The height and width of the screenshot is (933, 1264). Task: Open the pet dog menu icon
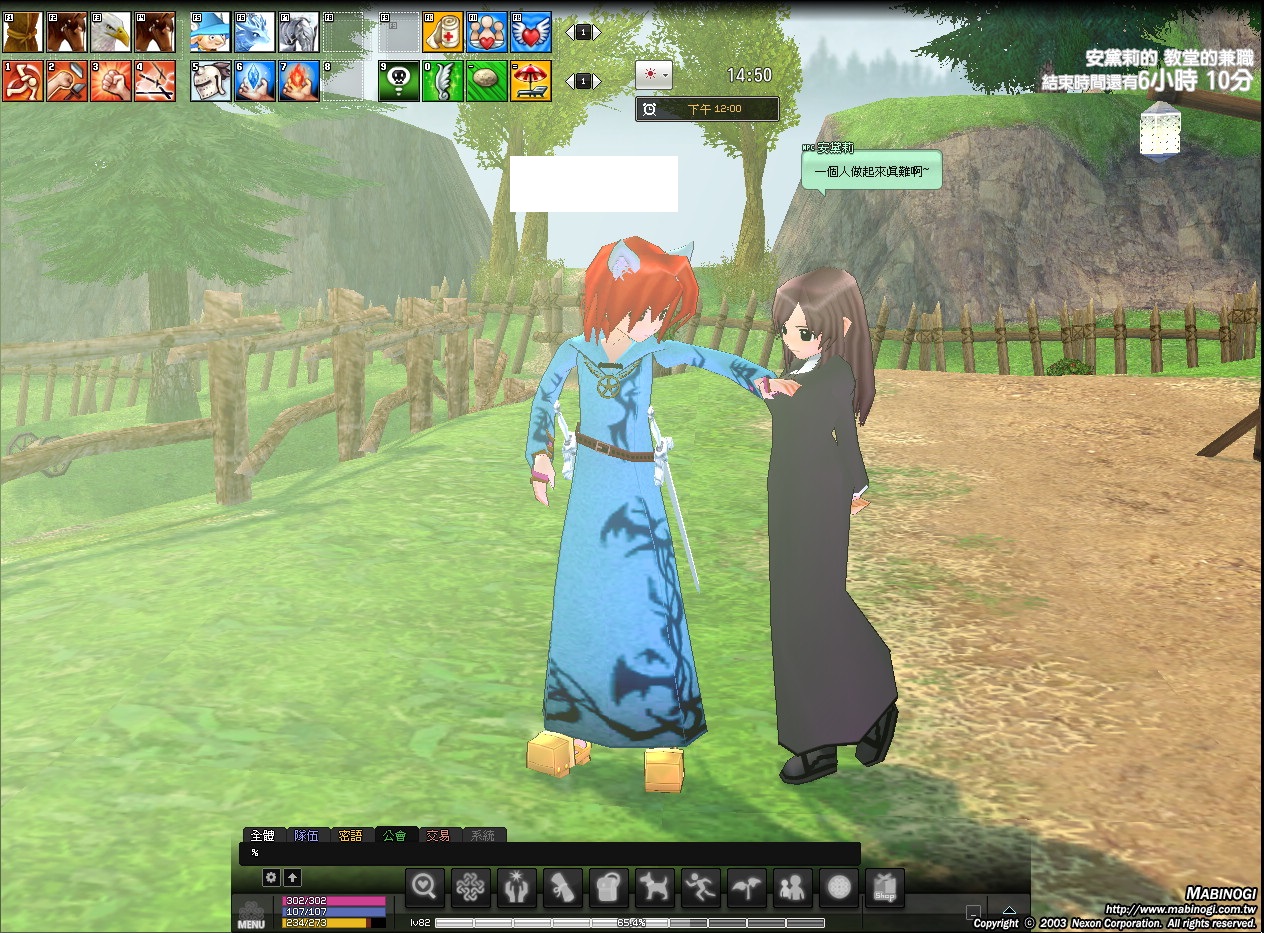click(654, 887)
